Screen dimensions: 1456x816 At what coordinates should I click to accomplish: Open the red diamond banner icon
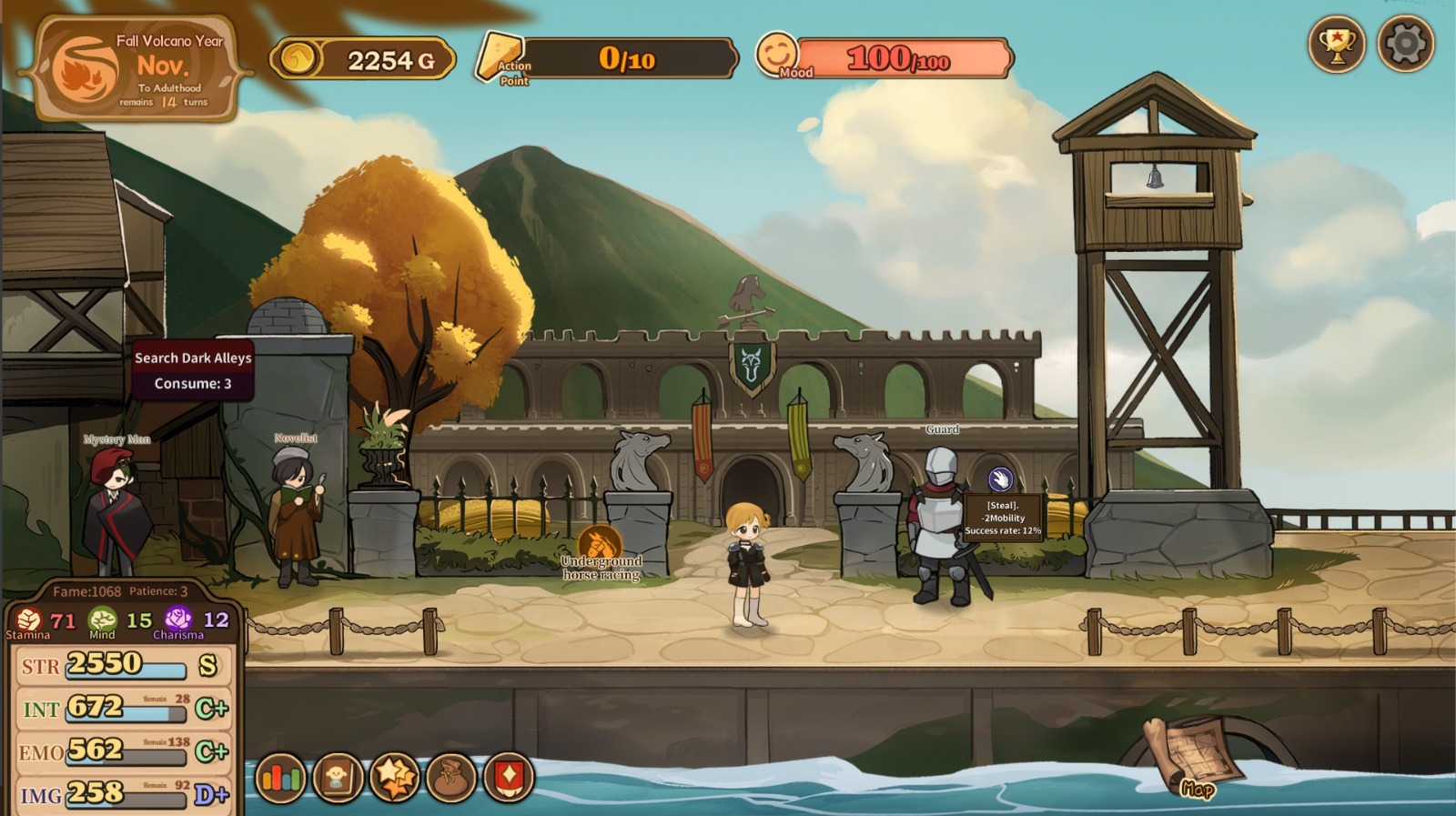coord(508,779)
